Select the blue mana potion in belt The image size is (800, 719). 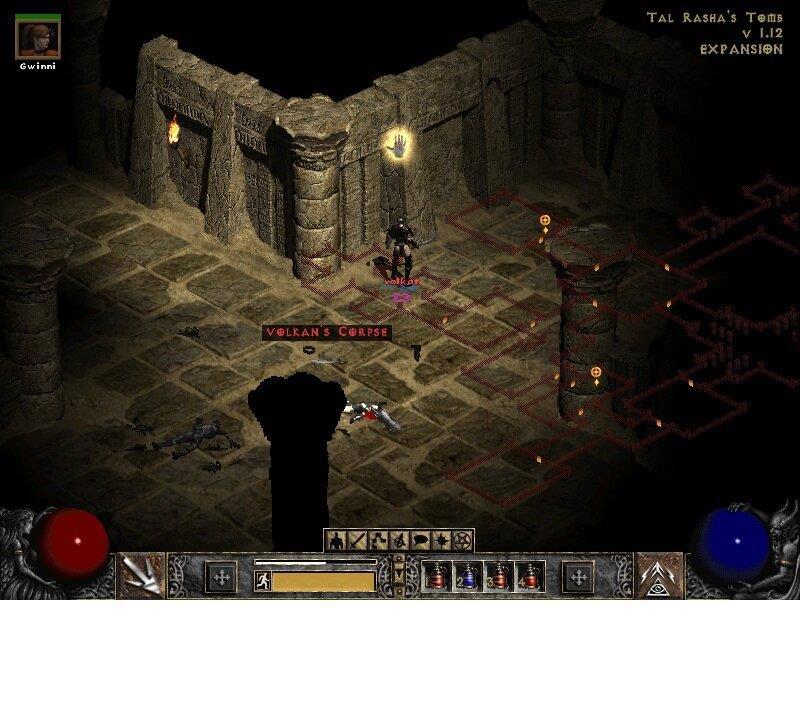point(468,577)
